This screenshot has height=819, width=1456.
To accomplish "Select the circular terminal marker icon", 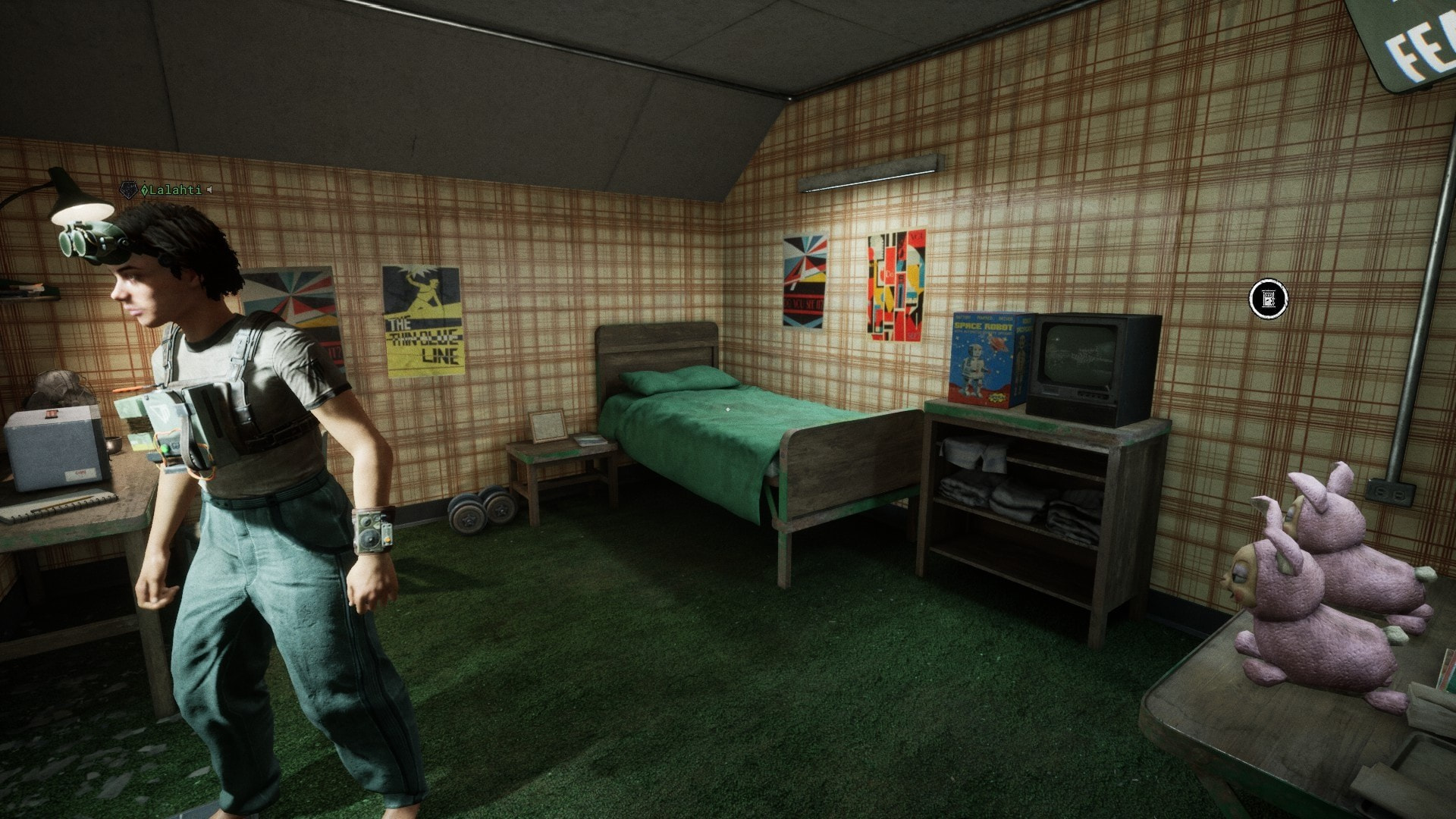I will (x=1268, y=299).
